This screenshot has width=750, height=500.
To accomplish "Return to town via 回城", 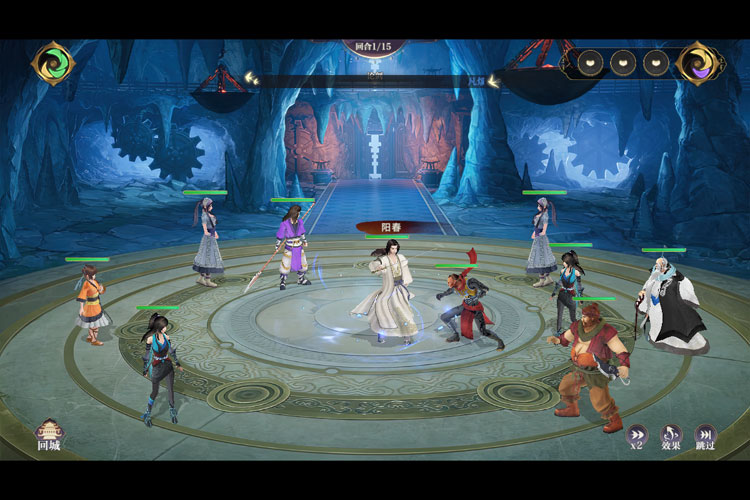I will 48,434.
